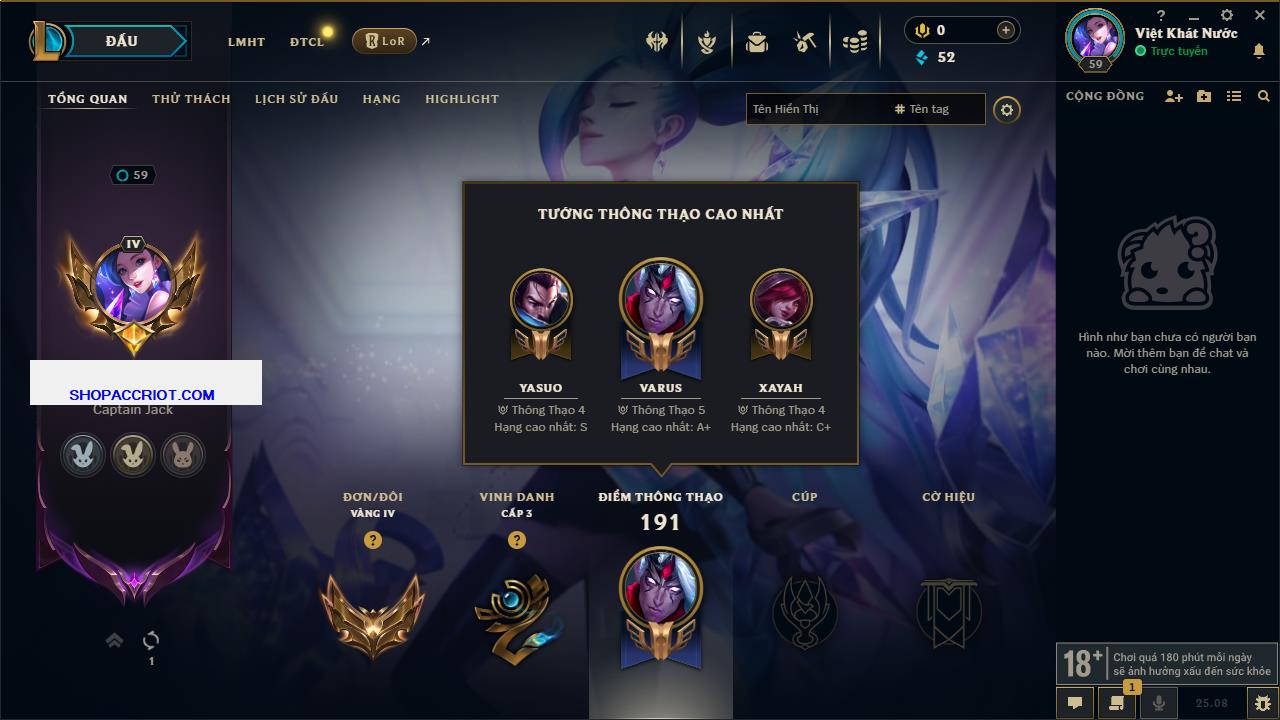1280x720 pixels.
Task: Open the store coins icon
Action: pyautogui.click(x=854, y=42)
